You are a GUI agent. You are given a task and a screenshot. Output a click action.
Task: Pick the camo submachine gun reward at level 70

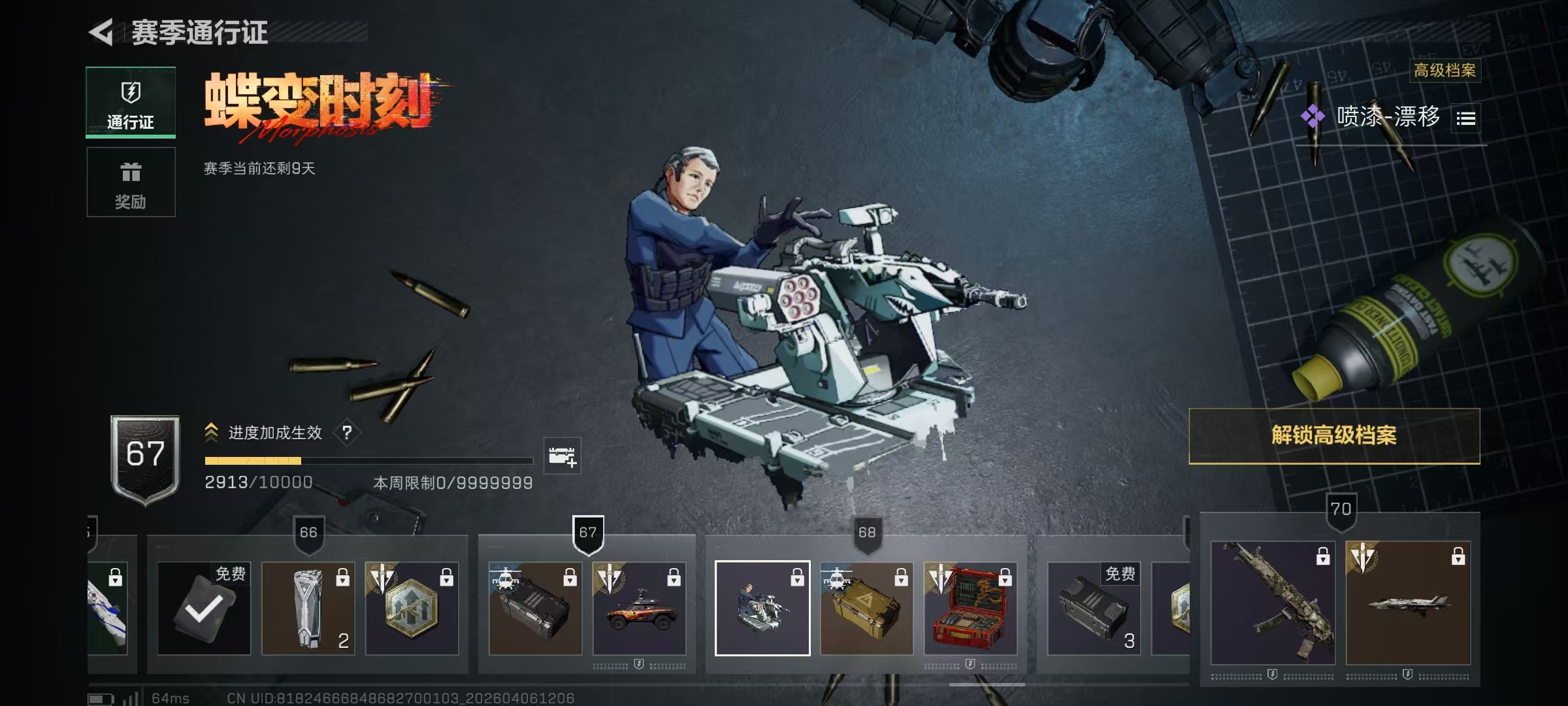(x=1273, y=603)
